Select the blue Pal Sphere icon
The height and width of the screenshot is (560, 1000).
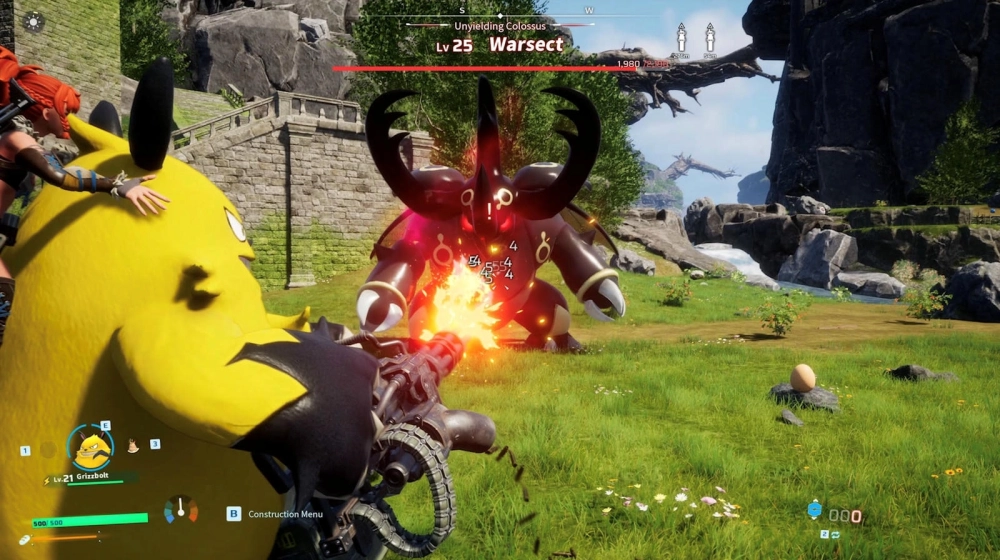[814, 510]
